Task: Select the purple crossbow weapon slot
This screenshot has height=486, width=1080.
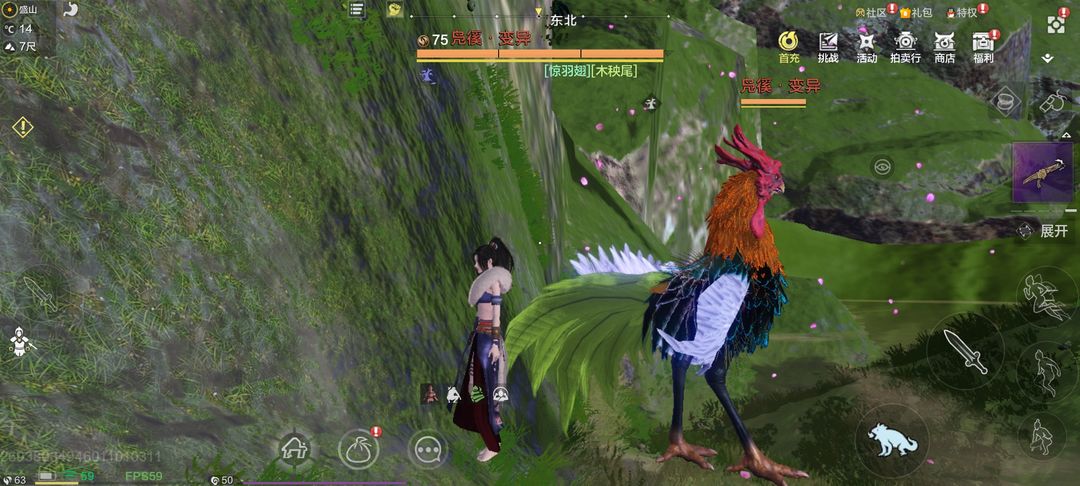Action: (x=1043, y=172)
